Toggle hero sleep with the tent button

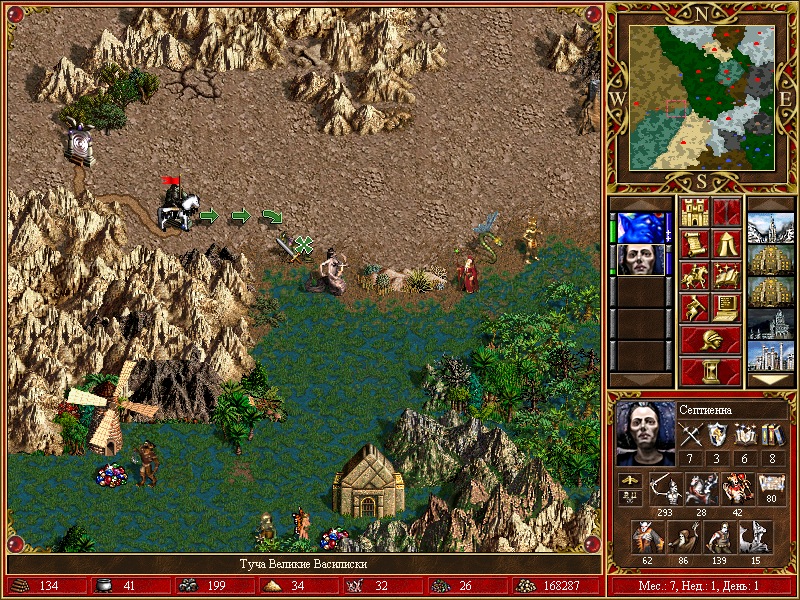point(726,244)
